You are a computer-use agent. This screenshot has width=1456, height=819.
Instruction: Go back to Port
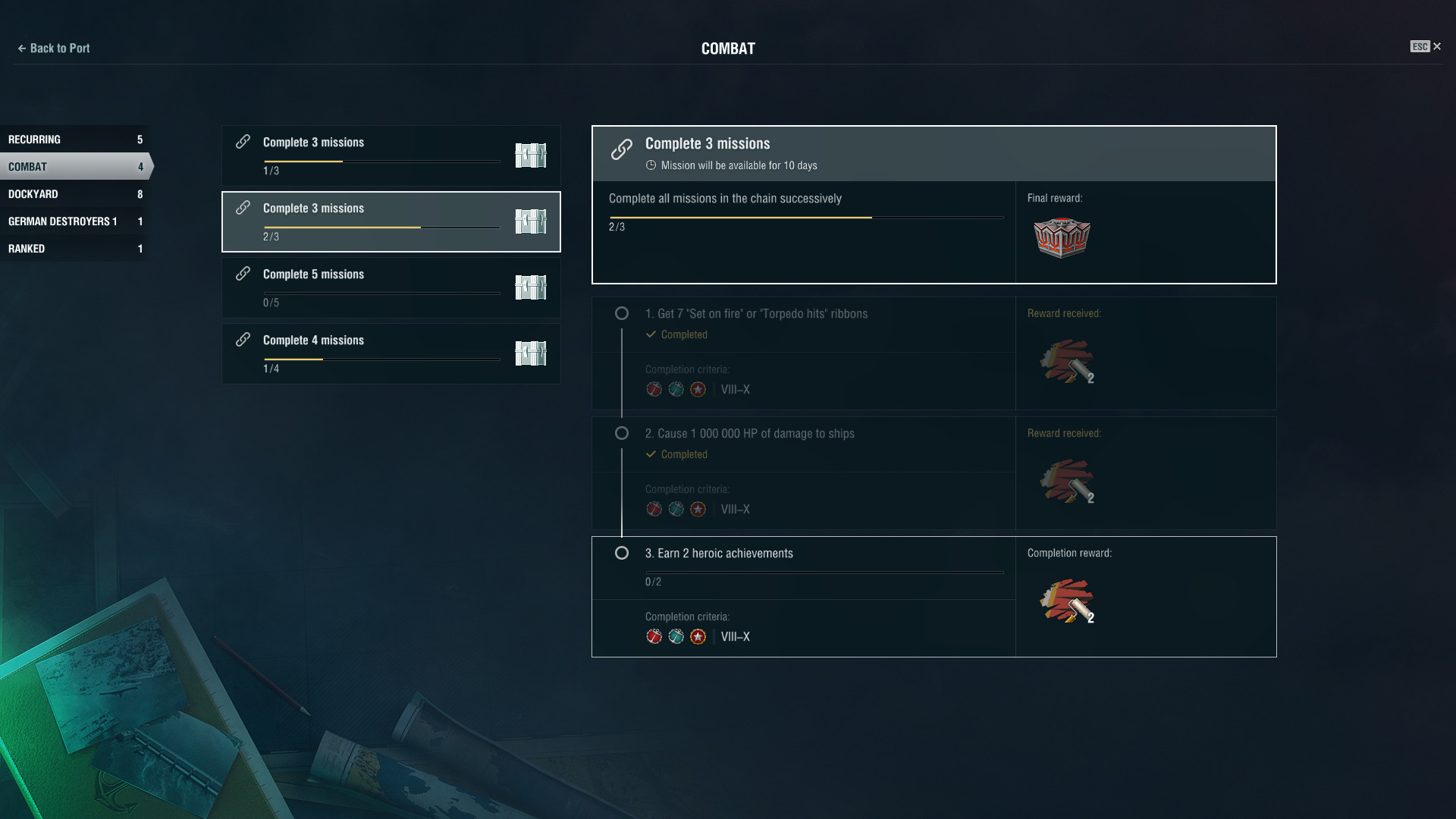point(53,49)
